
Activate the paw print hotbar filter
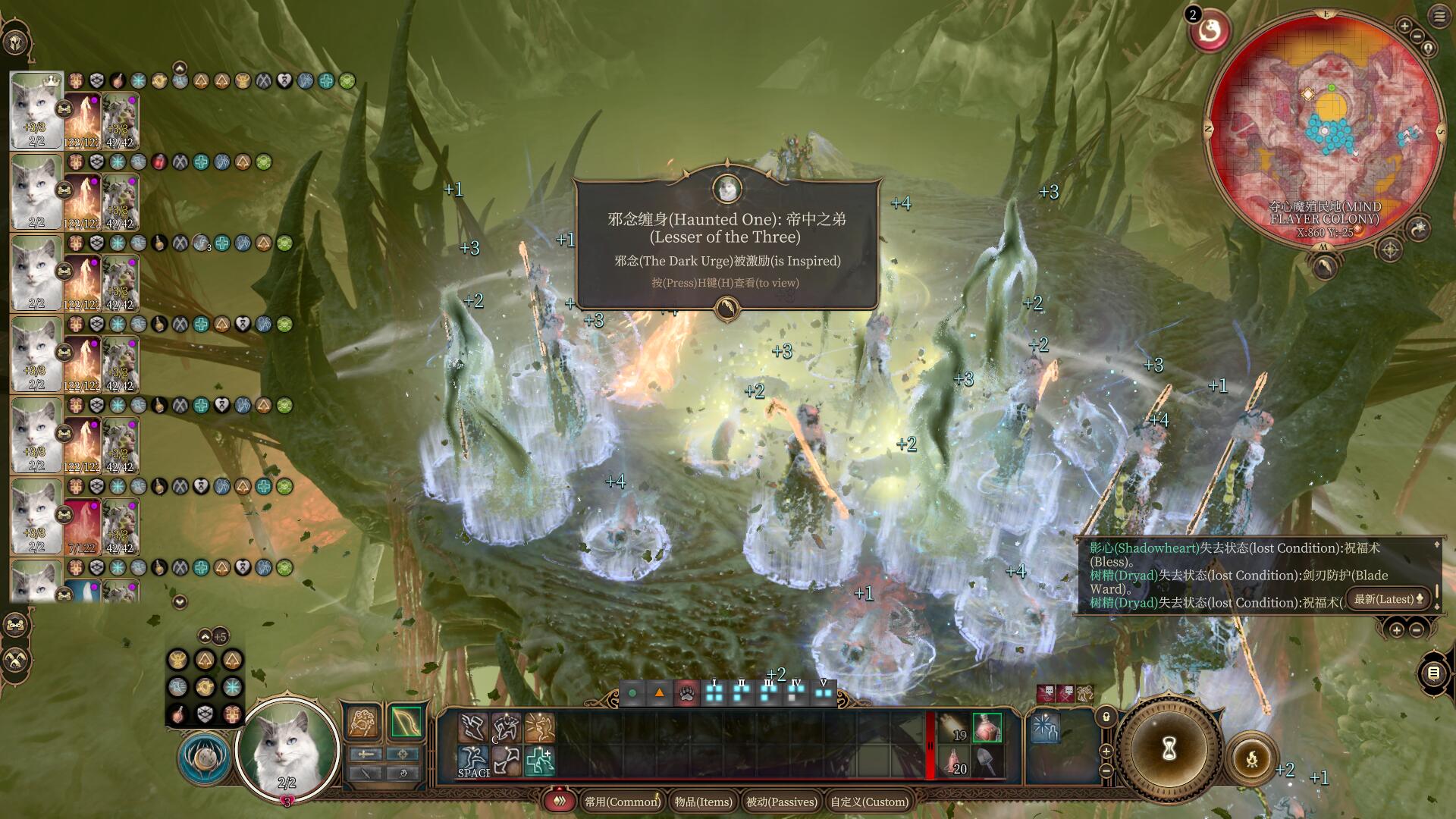pos(686,693)
